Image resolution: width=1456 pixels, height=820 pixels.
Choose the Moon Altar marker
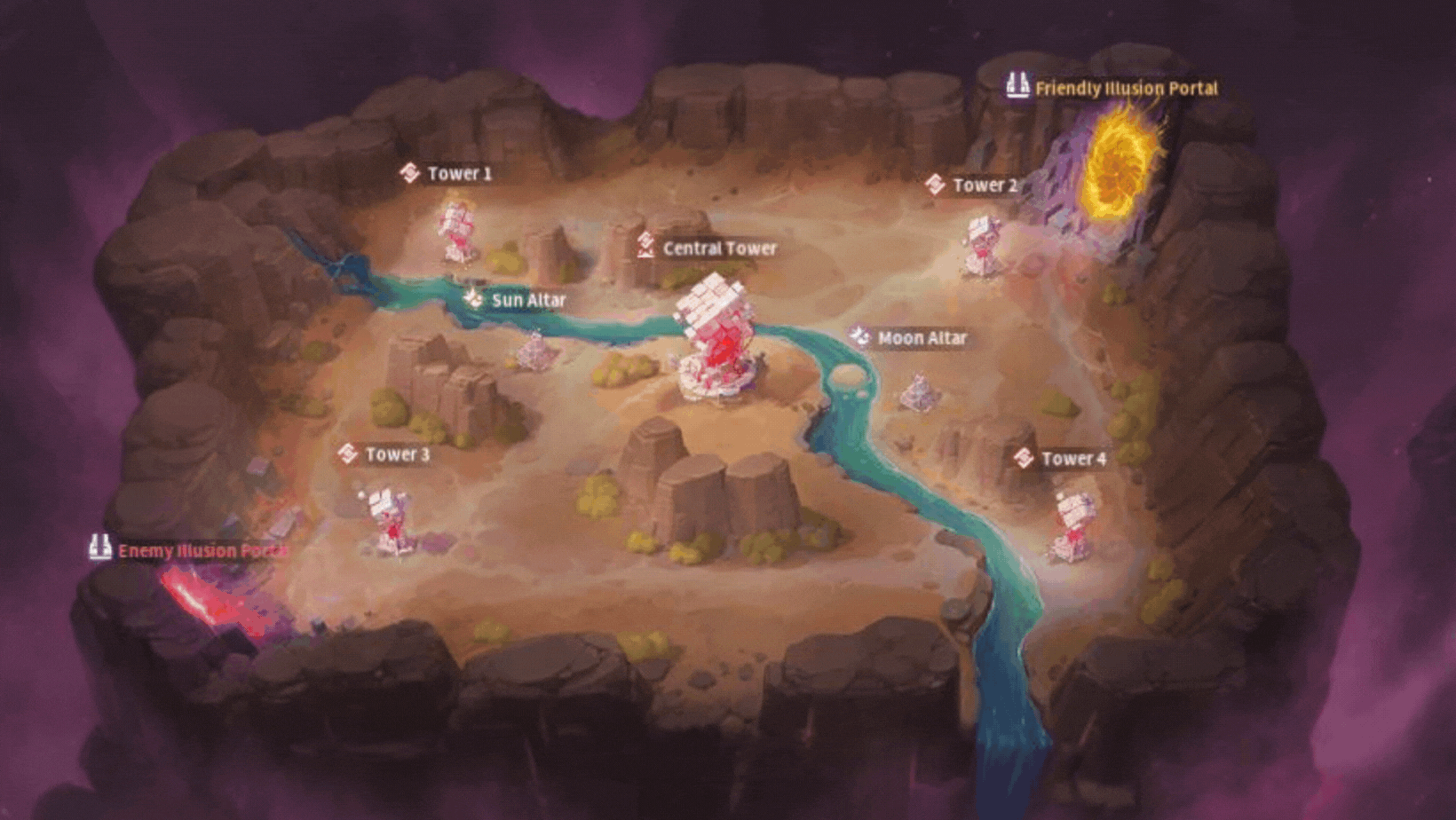908,338
